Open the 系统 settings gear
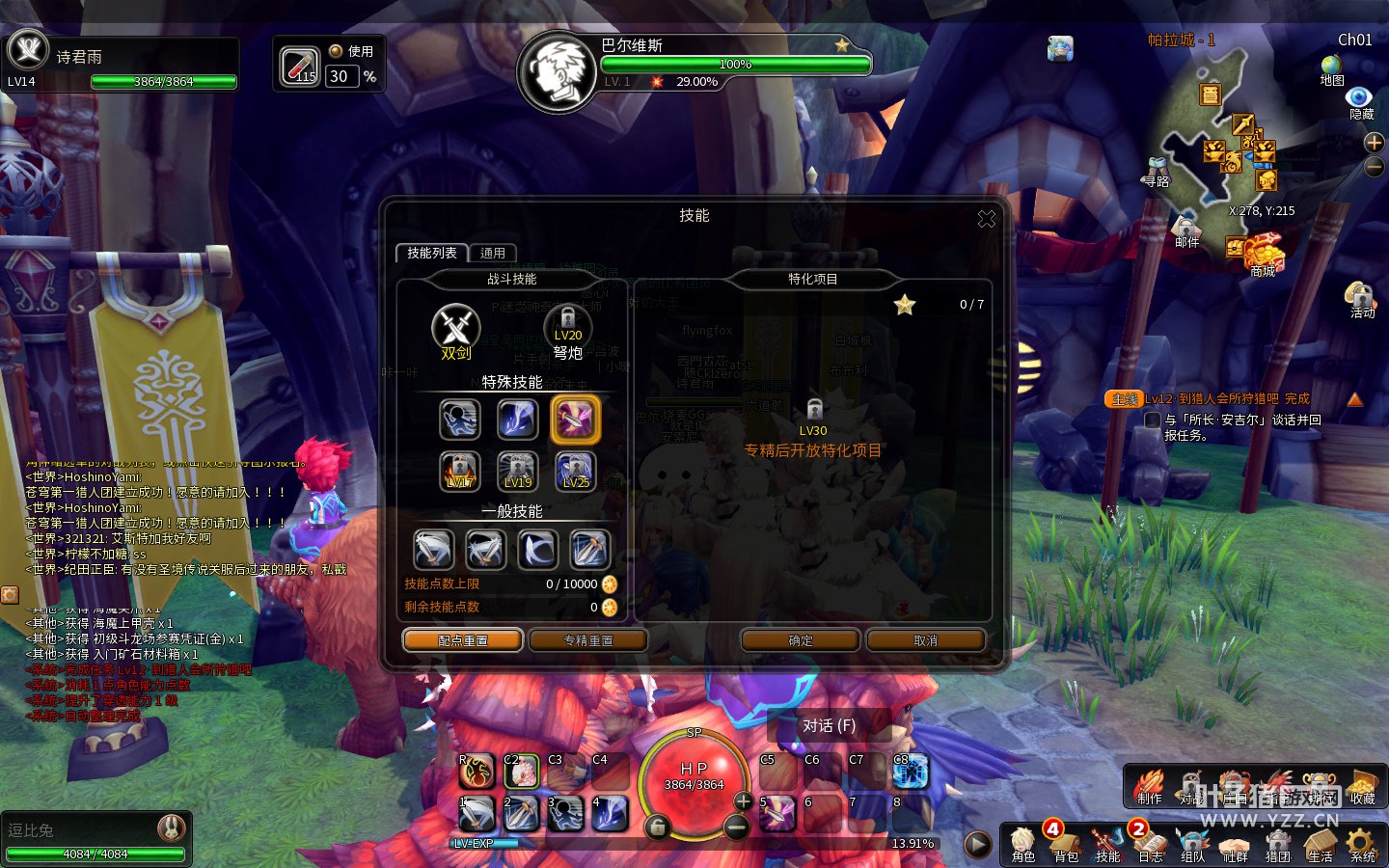 point(1362,843)
